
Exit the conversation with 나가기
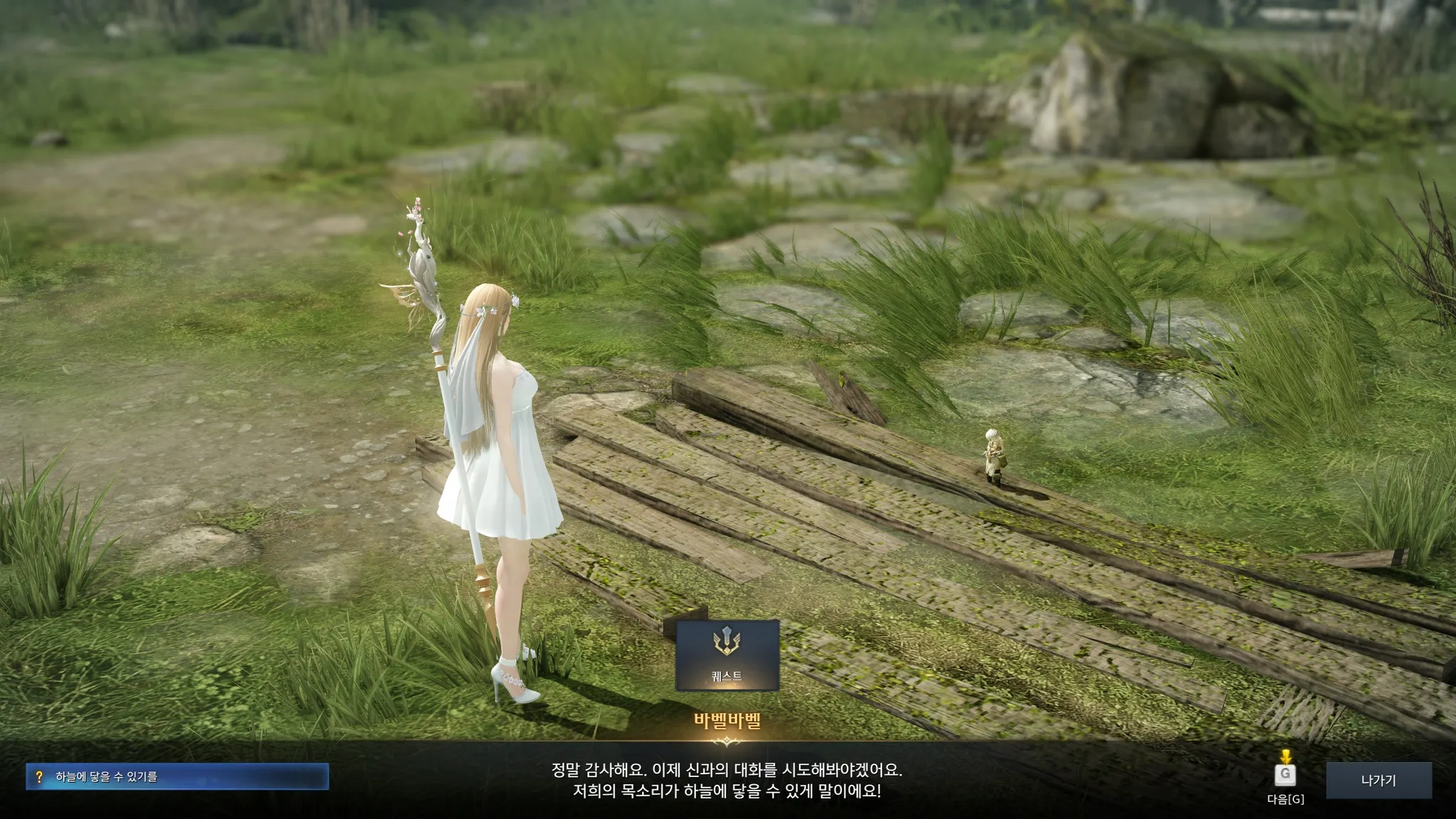(x=1378, y=780)
